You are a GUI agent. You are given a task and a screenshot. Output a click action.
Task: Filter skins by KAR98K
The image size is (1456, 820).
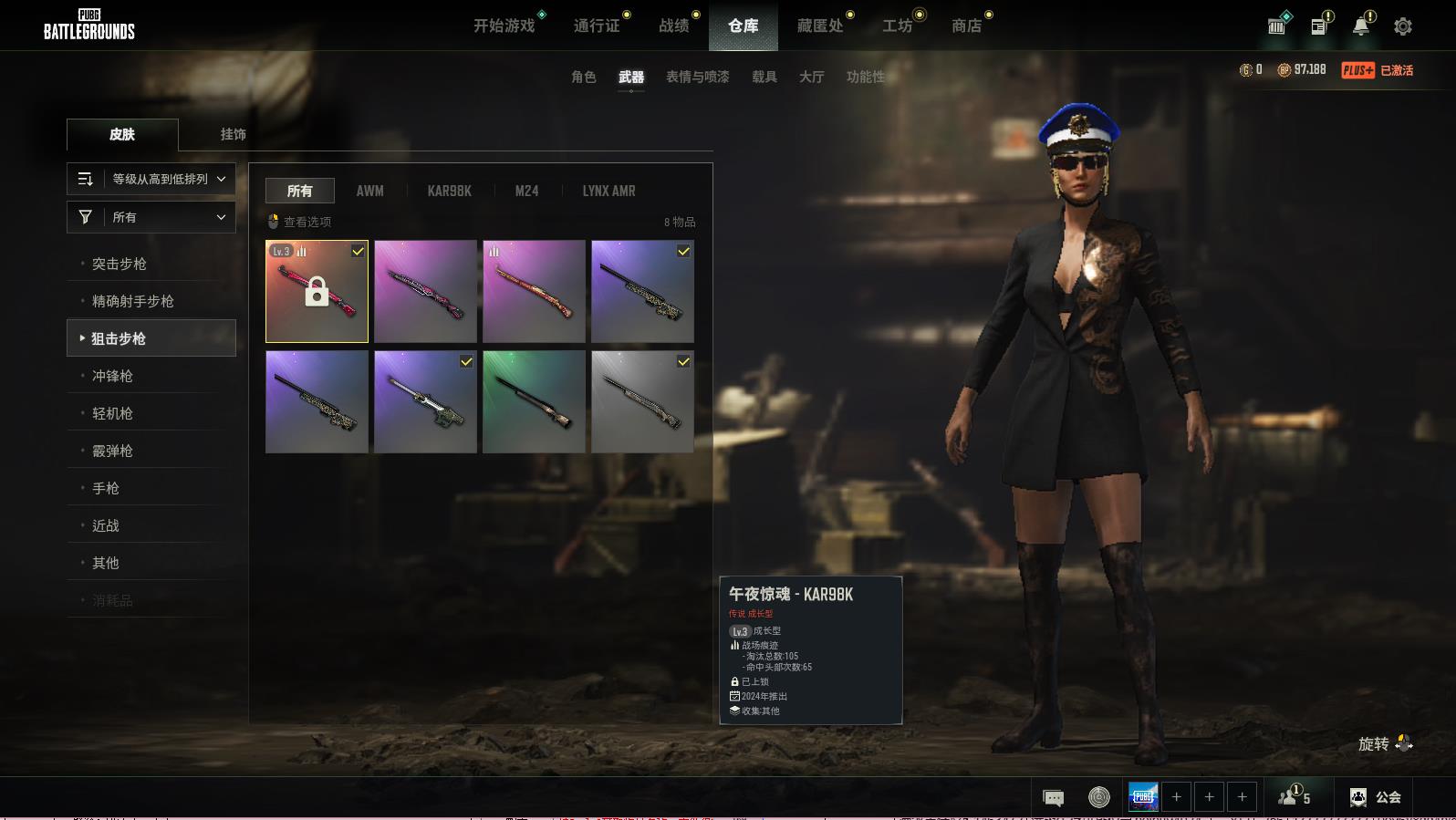(x=449, y=191)
